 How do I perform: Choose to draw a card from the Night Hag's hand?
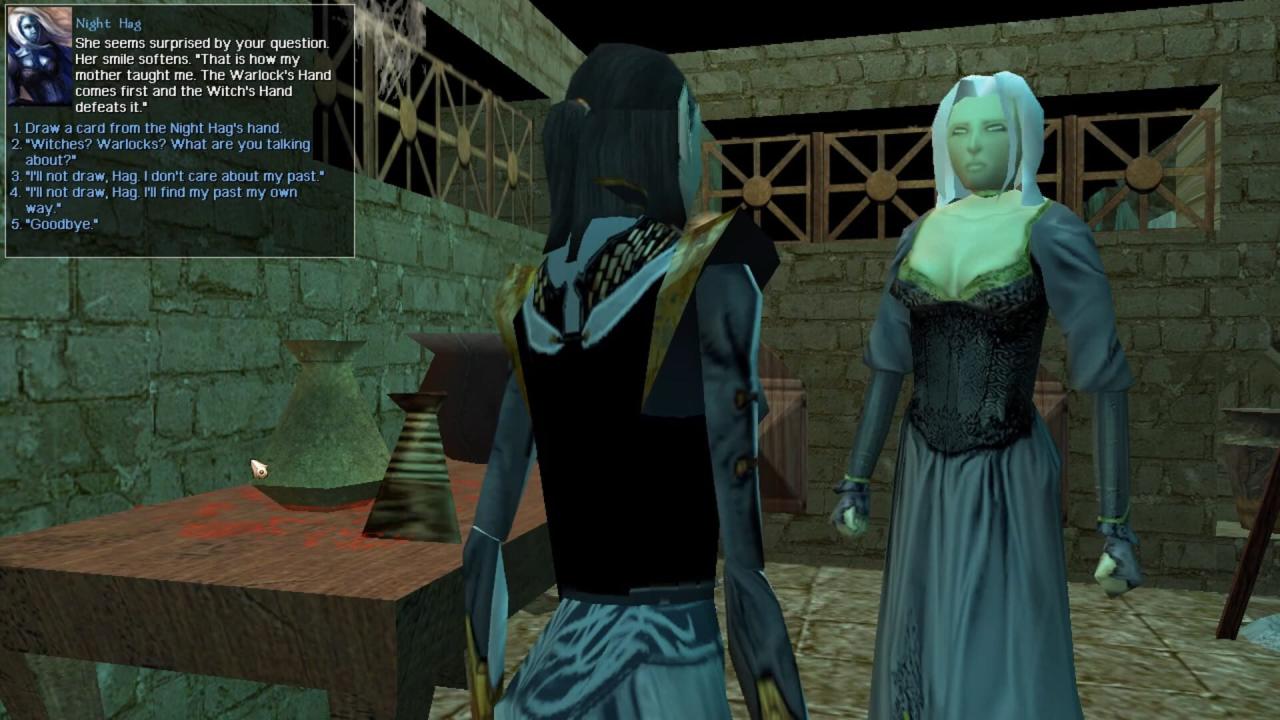152,128
